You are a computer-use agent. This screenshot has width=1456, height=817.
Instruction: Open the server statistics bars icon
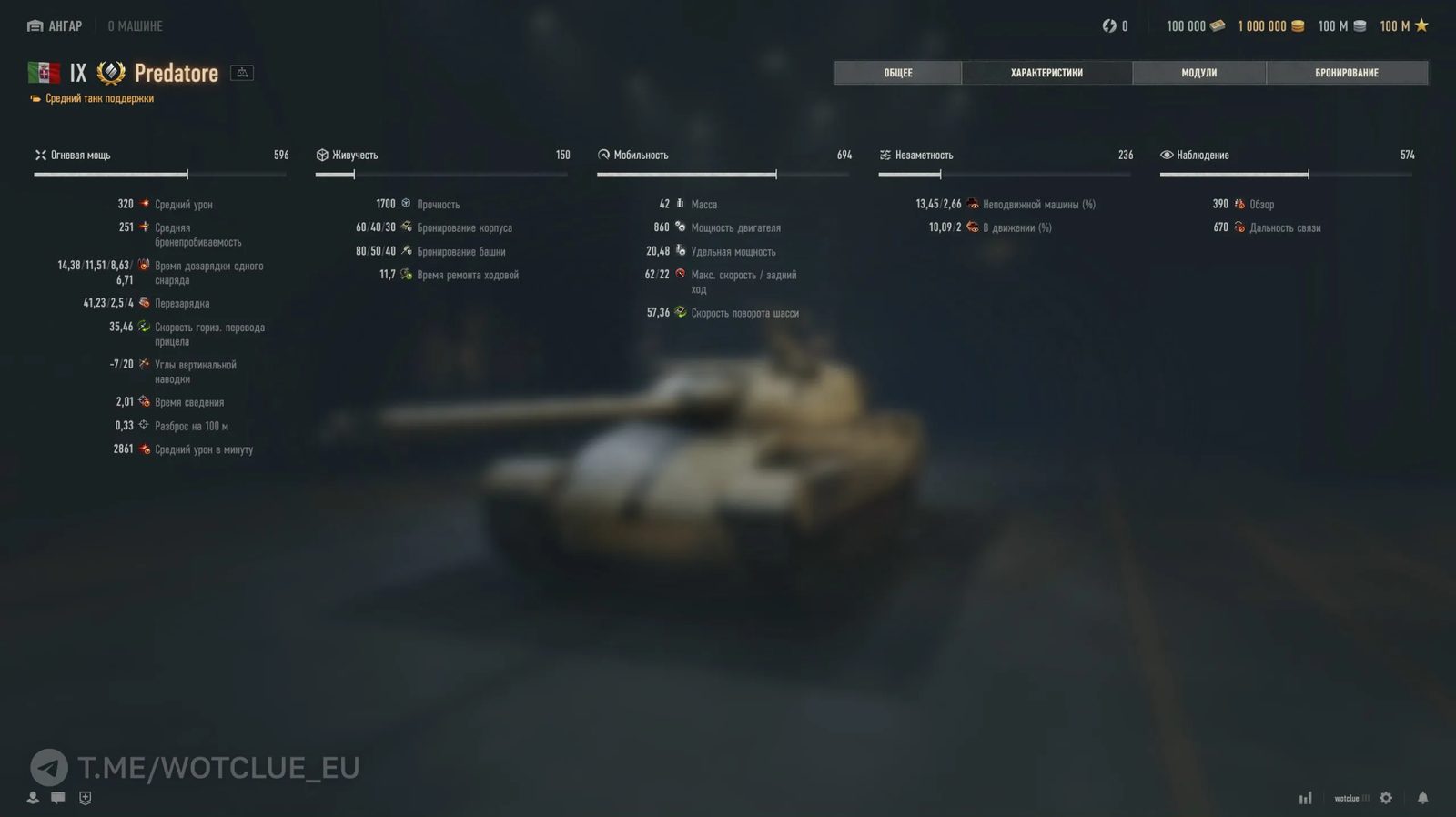(1305, 797)
